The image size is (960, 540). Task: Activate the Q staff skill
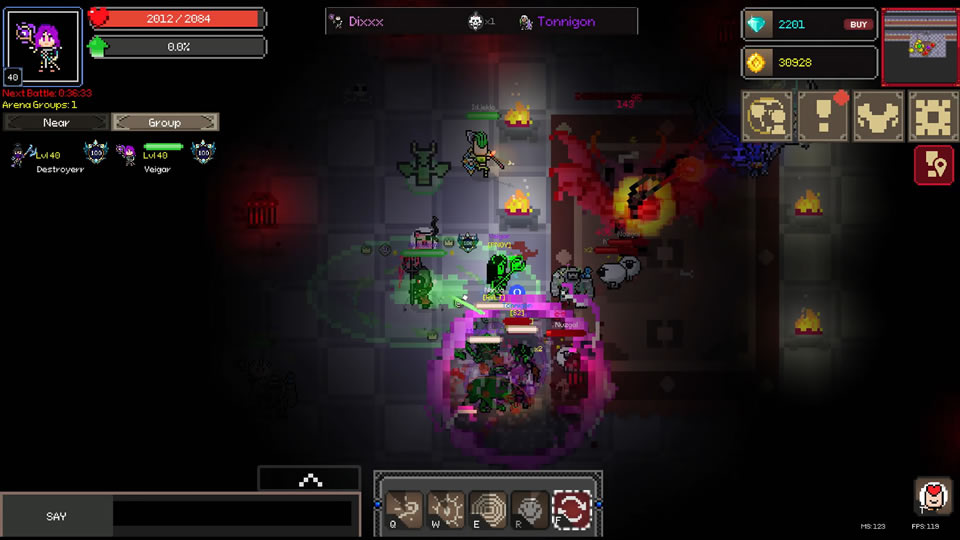(404, 509)
